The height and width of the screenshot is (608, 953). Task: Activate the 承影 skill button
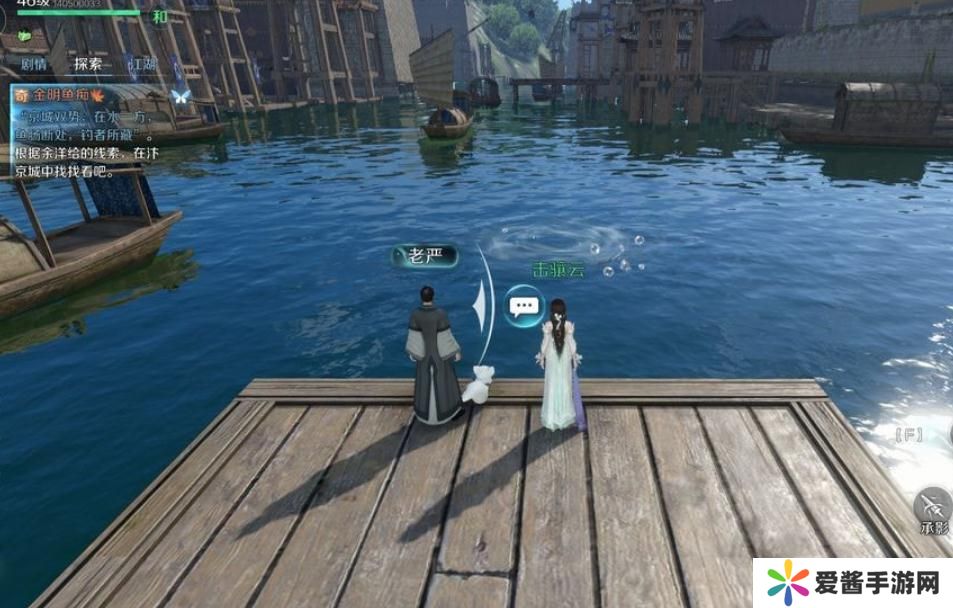(x=934, y=507)
